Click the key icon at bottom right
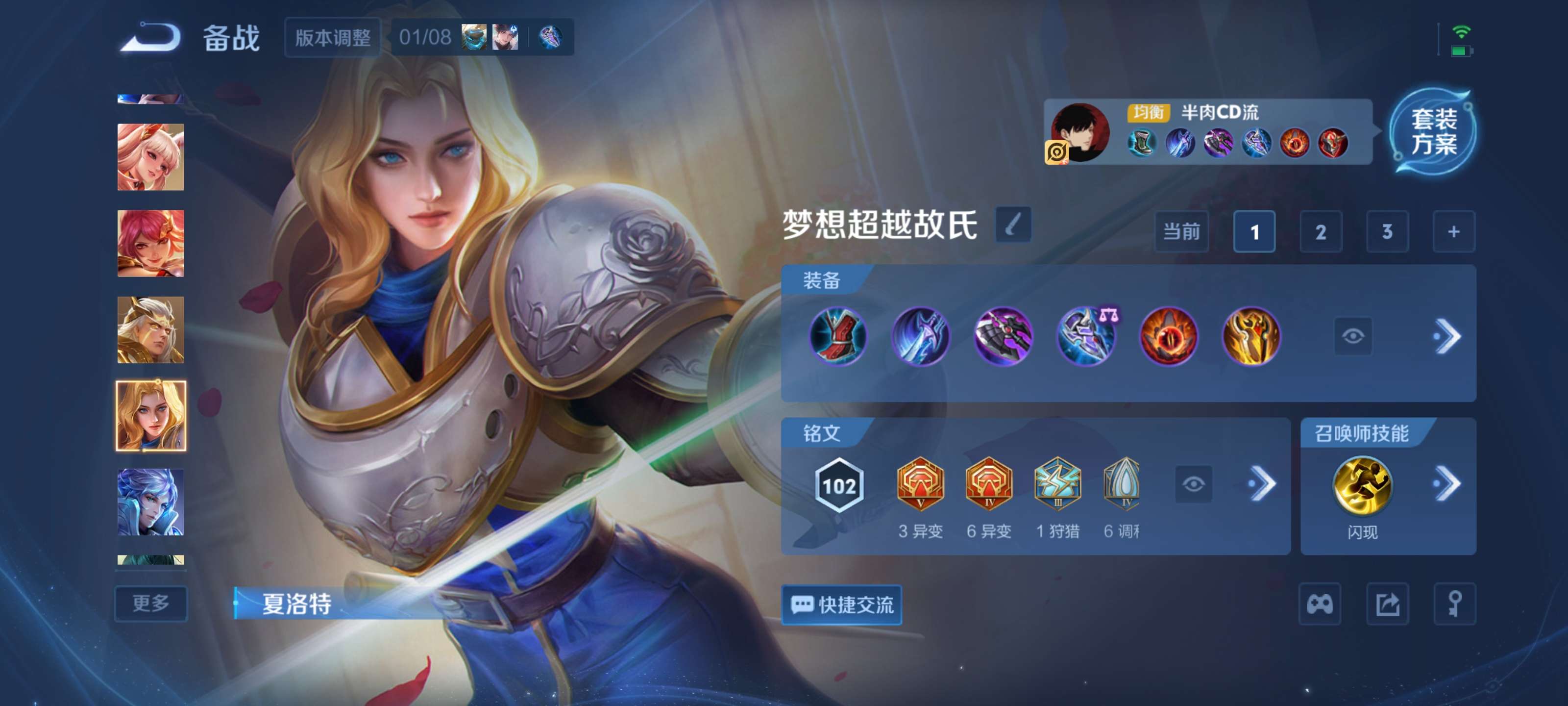Viewport: 1568px width, 706px height. [x=1455, y=604]
